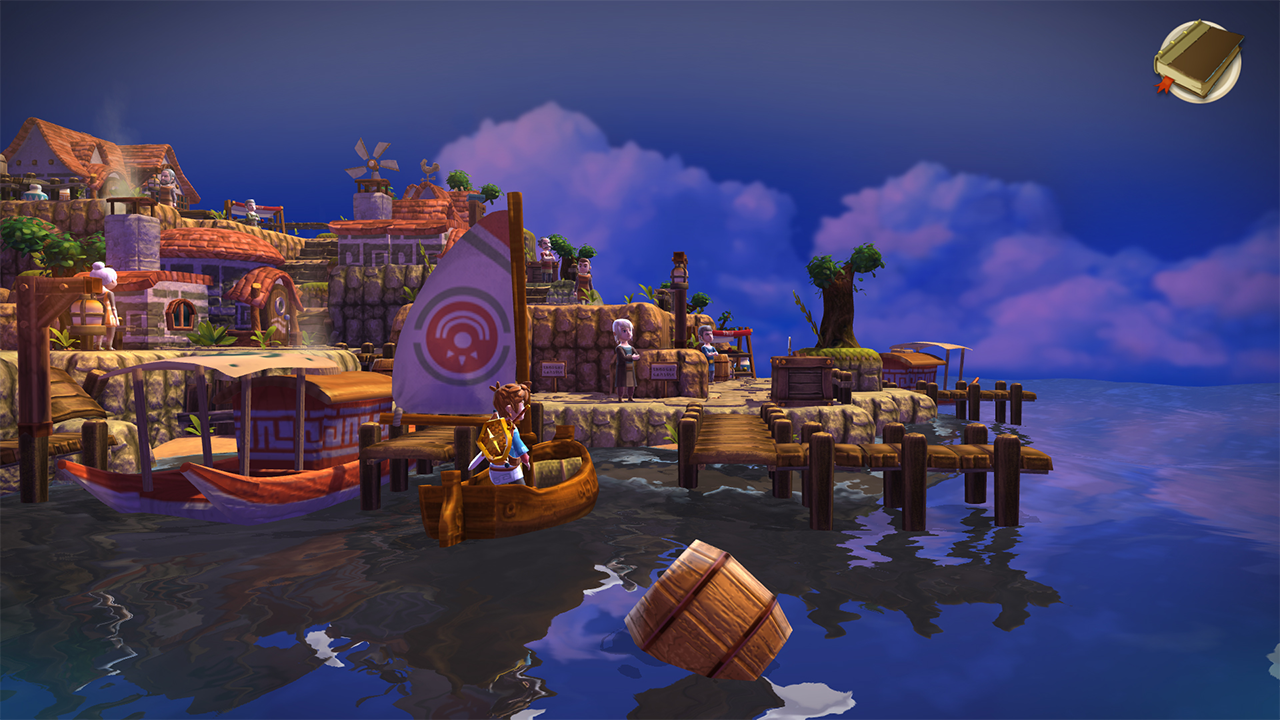Read the right Transit Cassida sign
The width and height of the screenshot is (1280, 720).
tap(664, 371)
